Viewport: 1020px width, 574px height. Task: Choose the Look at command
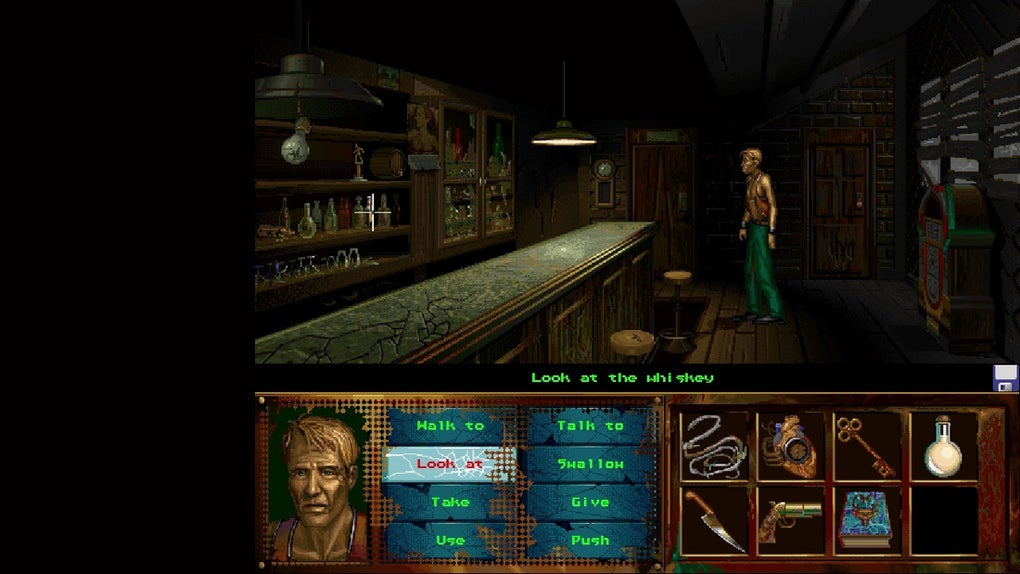pos(450,464)
